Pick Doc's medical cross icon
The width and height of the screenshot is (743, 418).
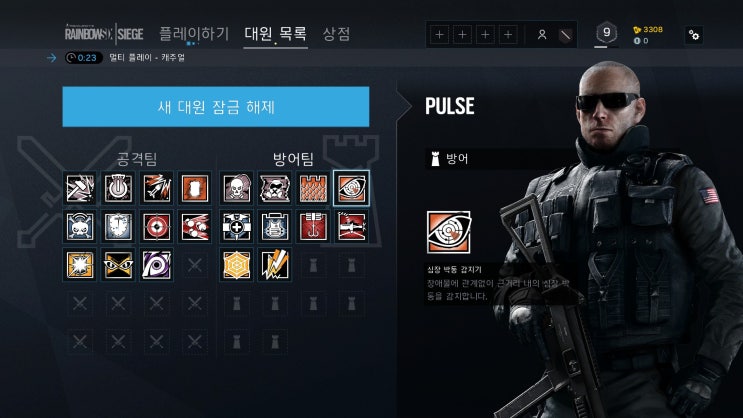[x=236, y=226]
